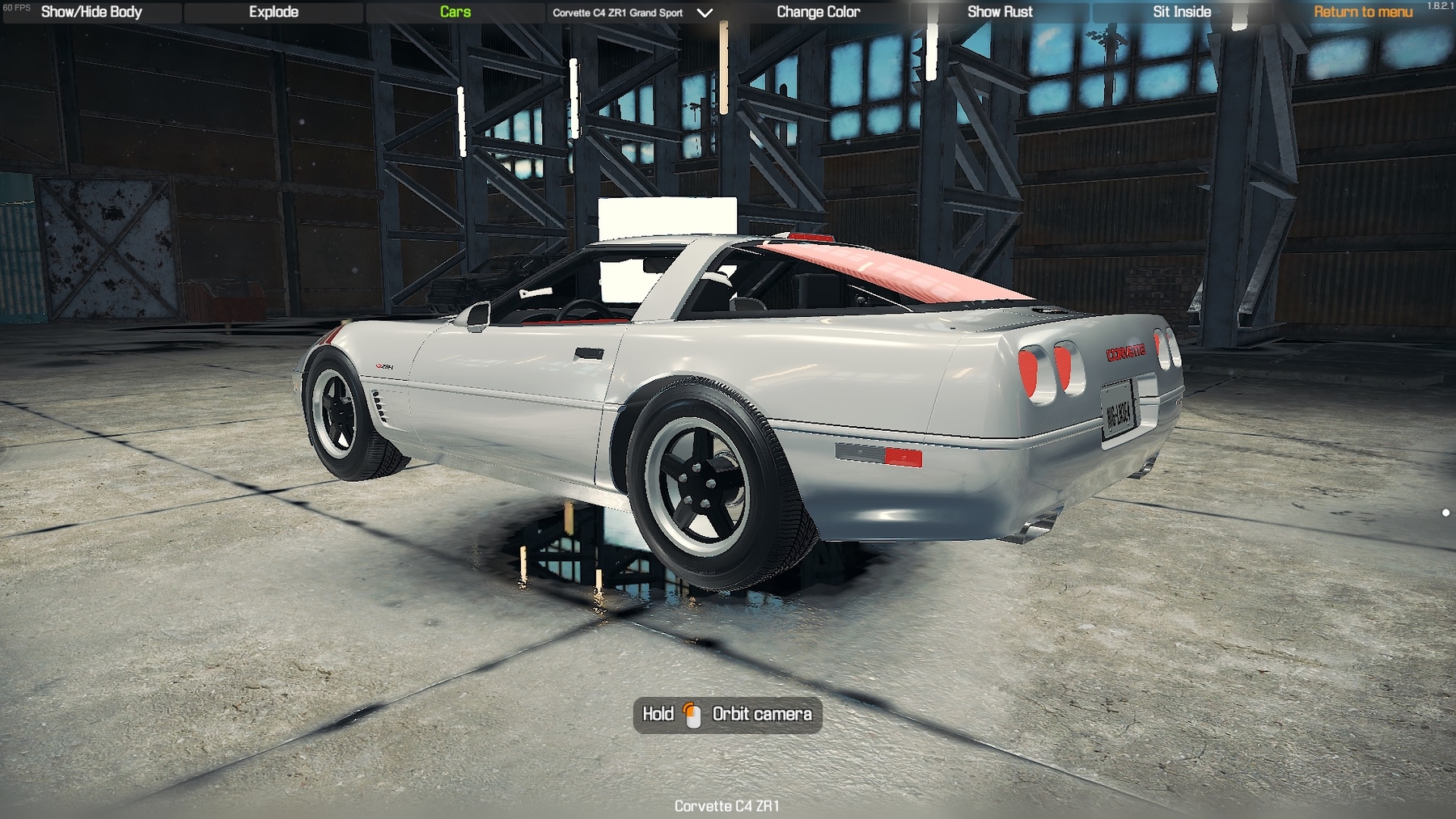Image resolution: width=1456 pixels, height=819 pixels.
Task: Return to menu
Action: pyautogui.click(x=1363, y=12)
